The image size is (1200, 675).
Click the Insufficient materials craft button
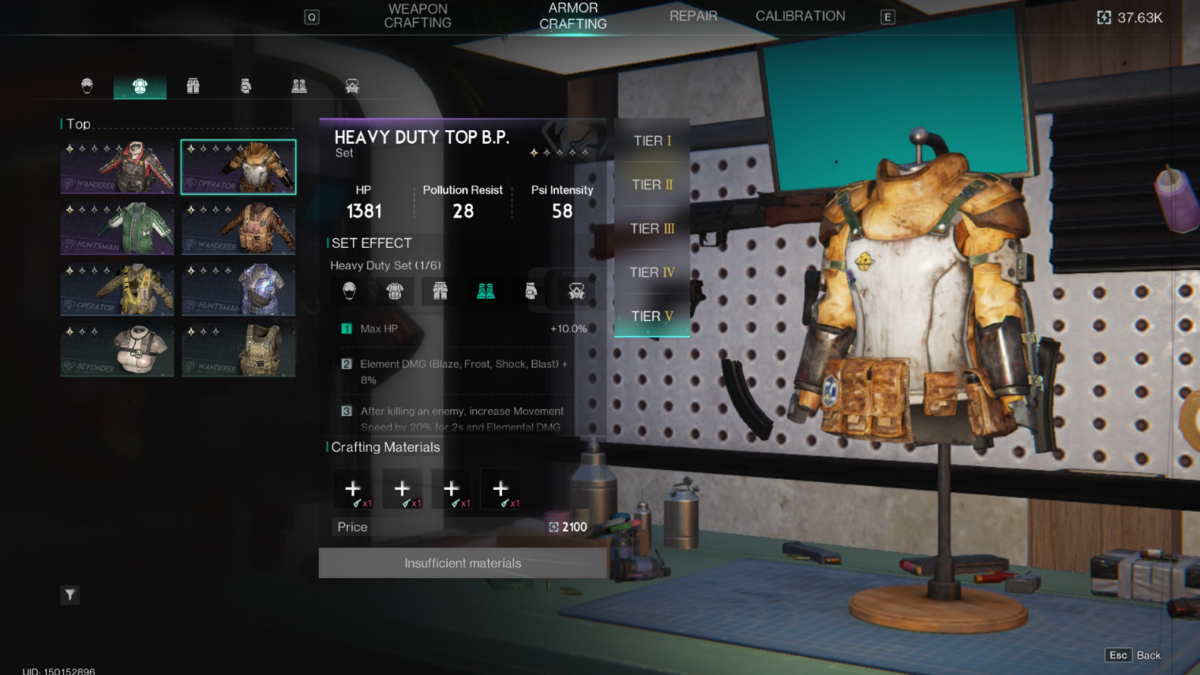point(463,563)
